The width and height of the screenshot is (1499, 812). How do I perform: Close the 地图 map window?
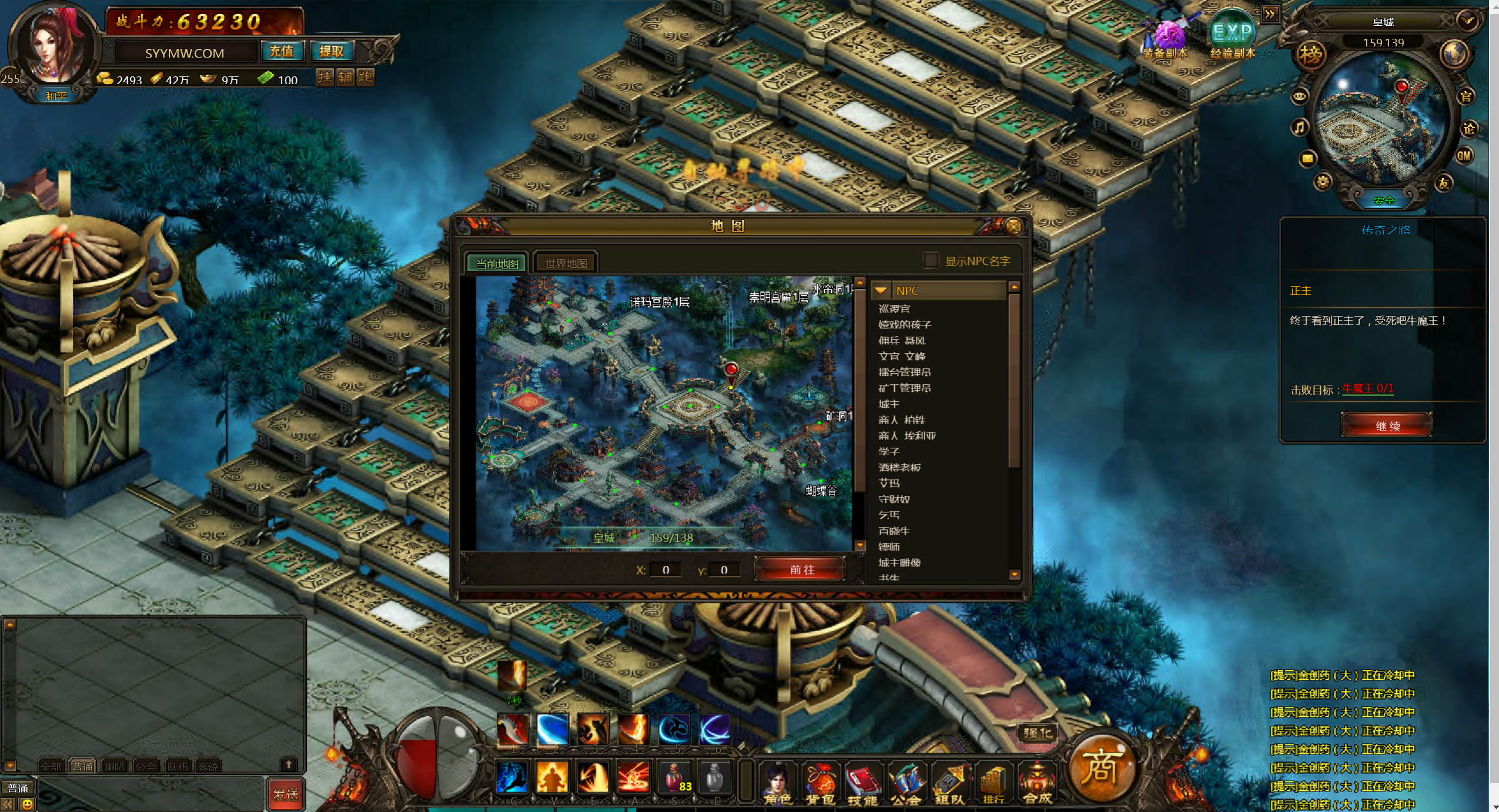(1013, 226)
